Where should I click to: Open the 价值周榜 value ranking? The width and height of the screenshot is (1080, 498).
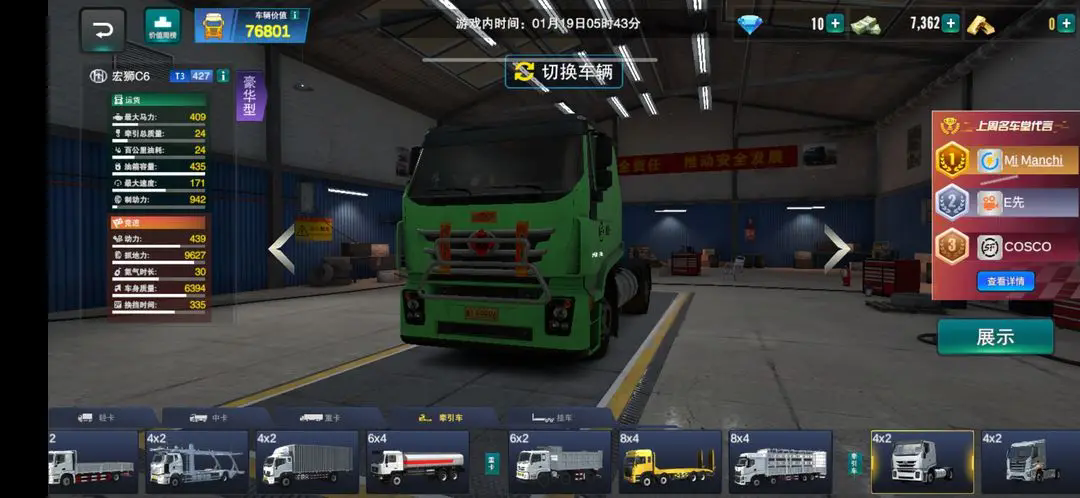162,27
